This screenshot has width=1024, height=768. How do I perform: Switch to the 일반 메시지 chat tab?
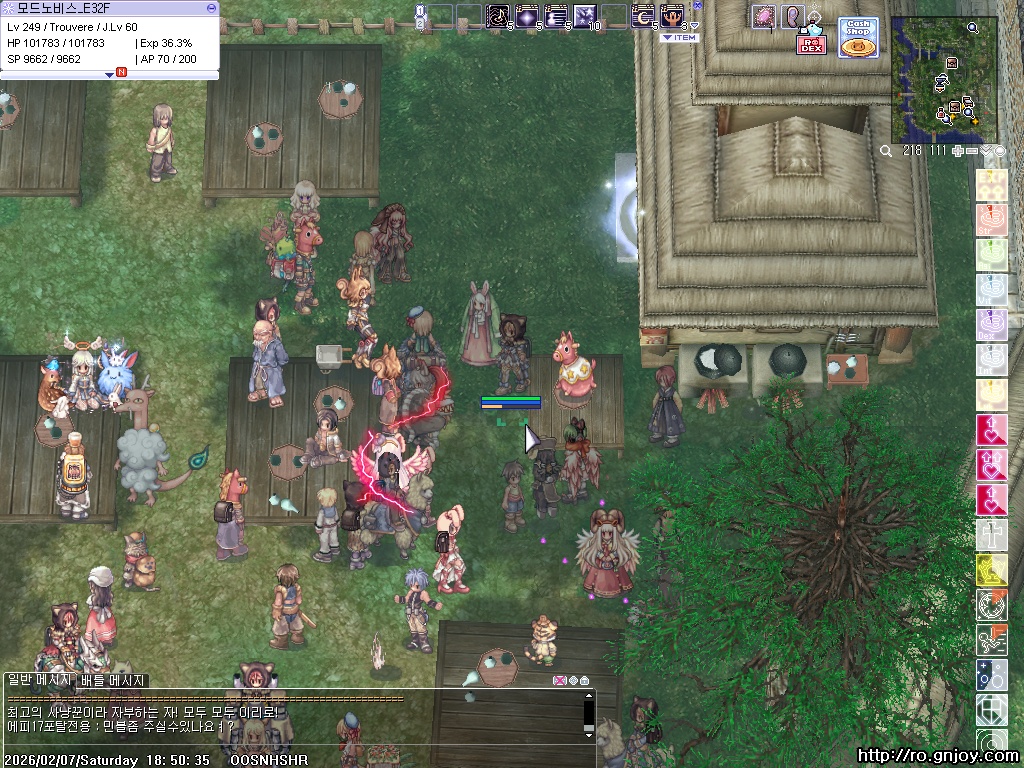coord(39,680)
